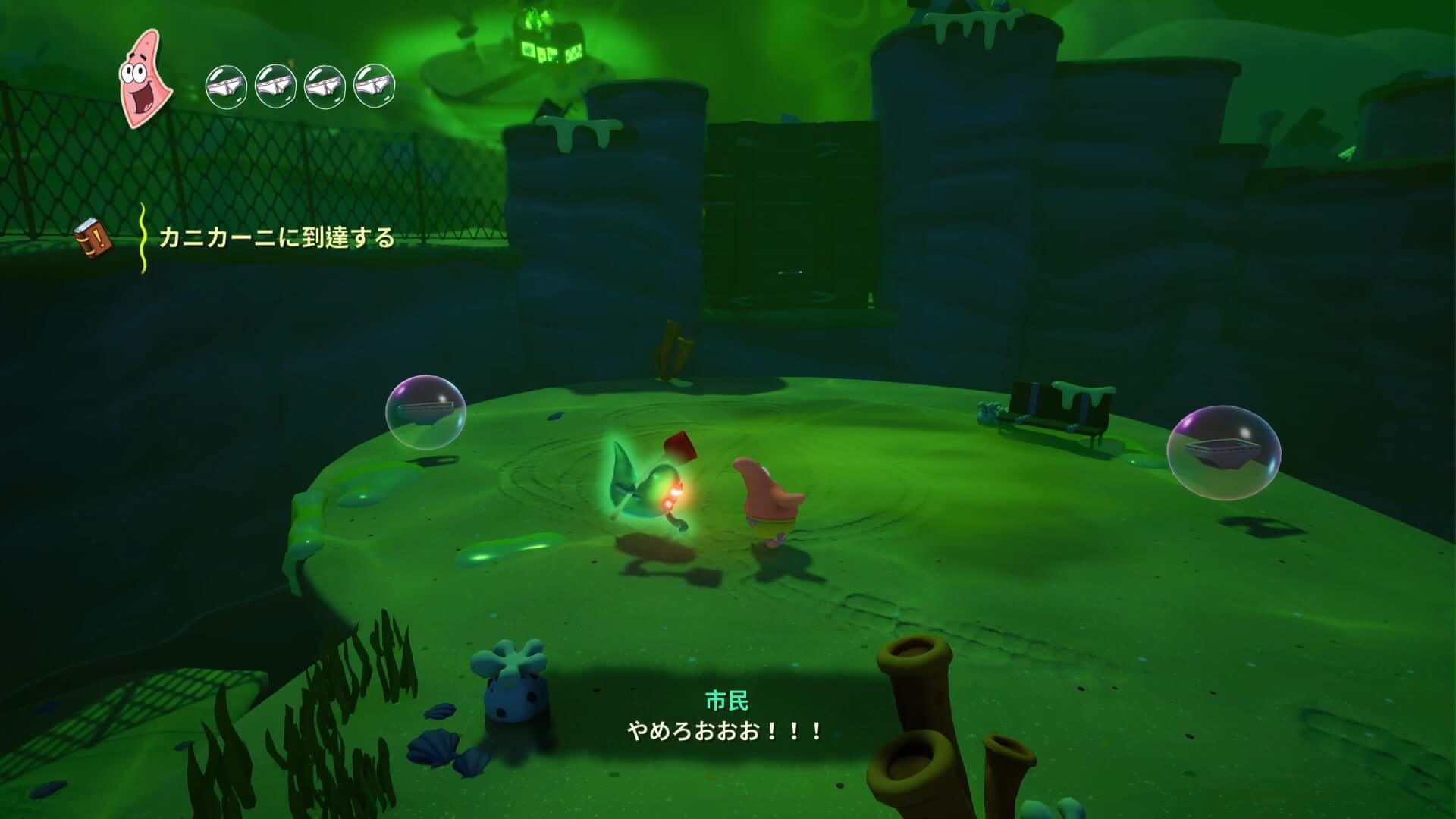The height and width of the screenshot is (819, 1456).
Task: Select the カニカーニに到達する objective text
Action: [x=277, y=238]
